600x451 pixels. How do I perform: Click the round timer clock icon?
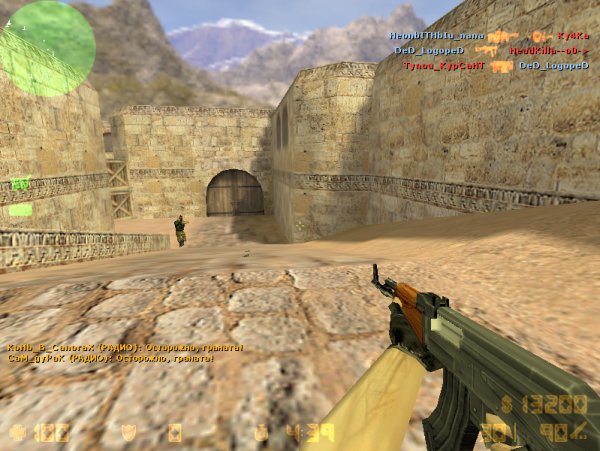[261, 433]
